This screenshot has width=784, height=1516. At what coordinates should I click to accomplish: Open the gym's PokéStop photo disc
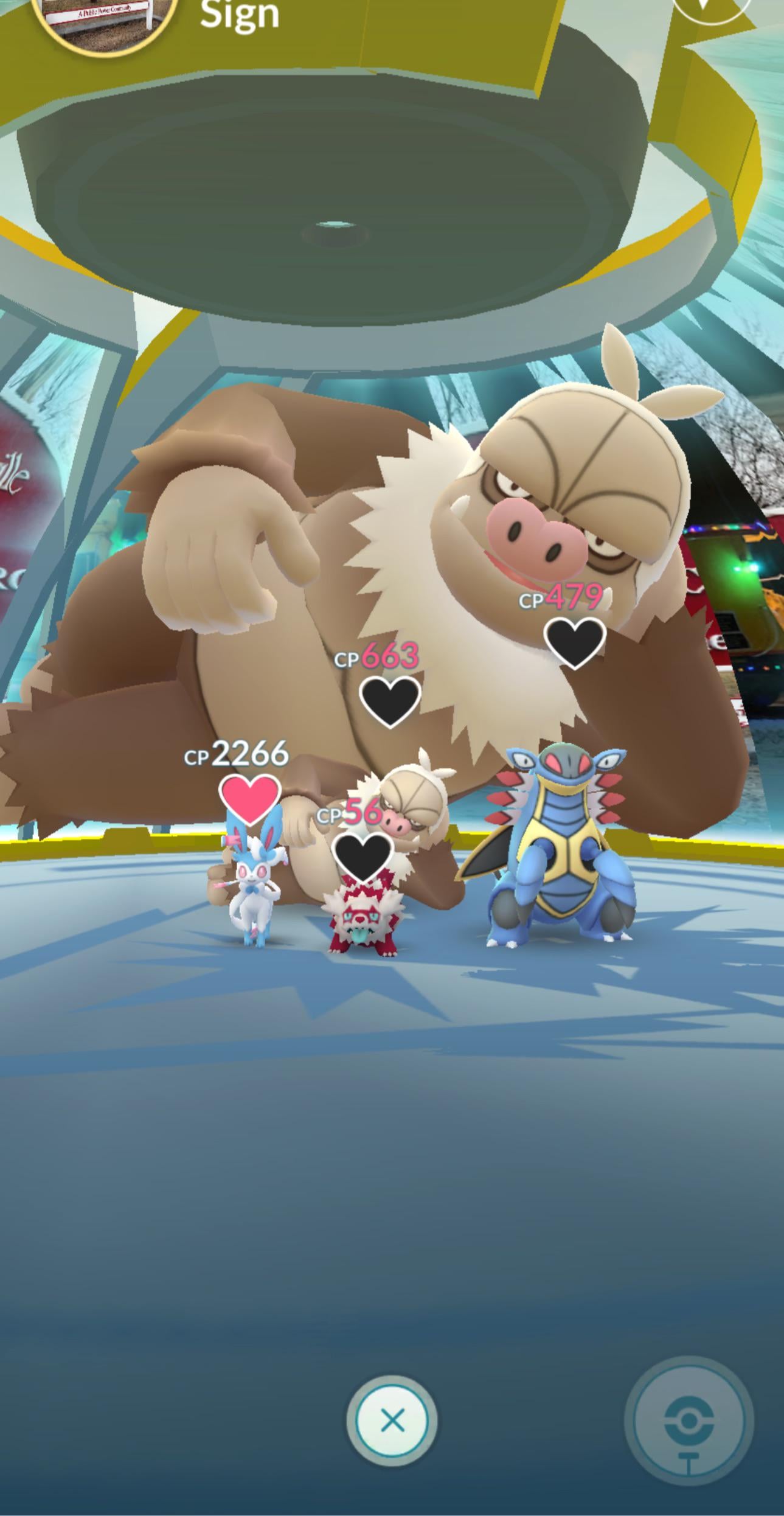pos(689,1421)
